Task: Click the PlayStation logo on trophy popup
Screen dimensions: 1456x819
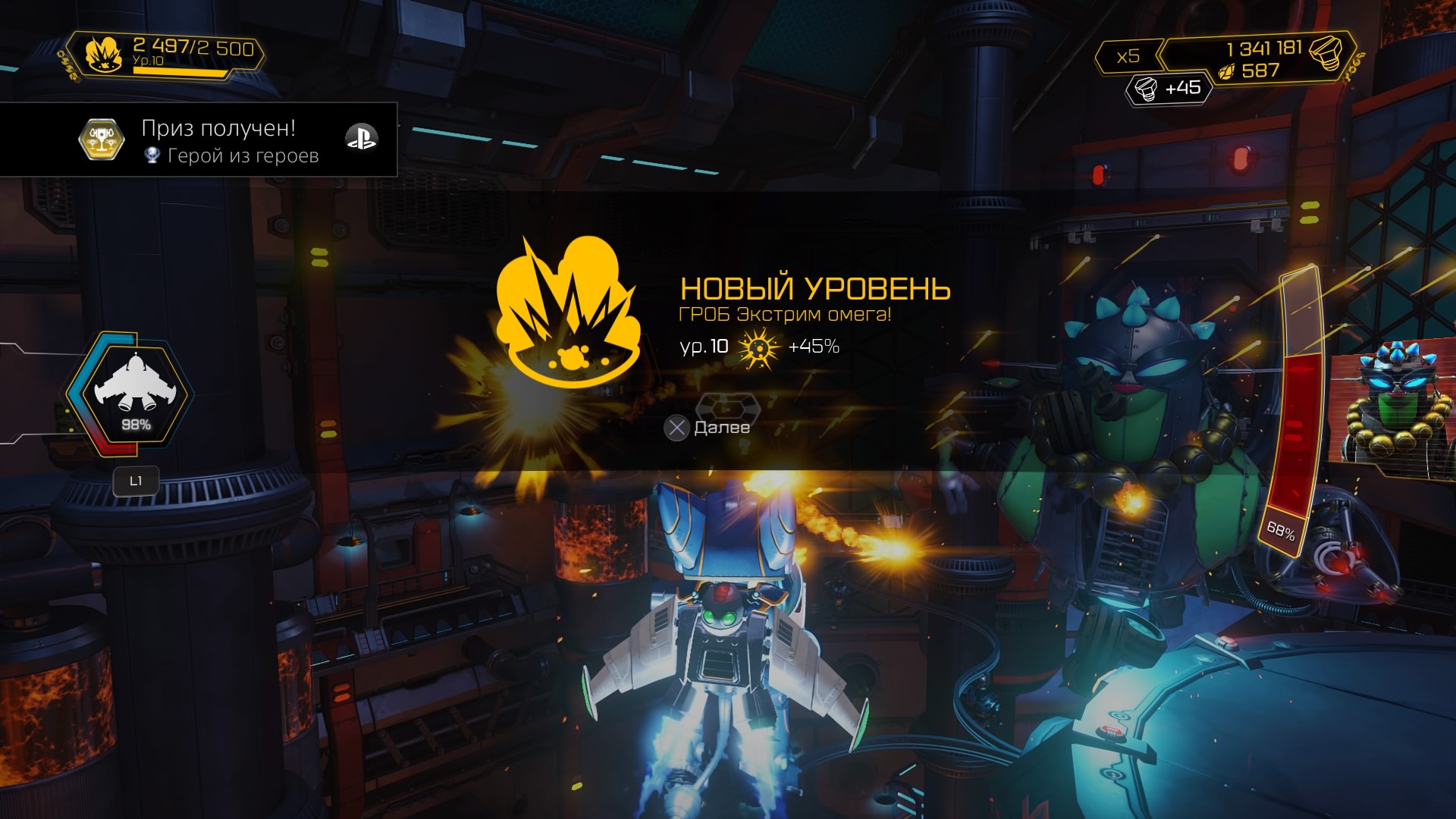Action: pyautogui.click(x=361, y=138)
